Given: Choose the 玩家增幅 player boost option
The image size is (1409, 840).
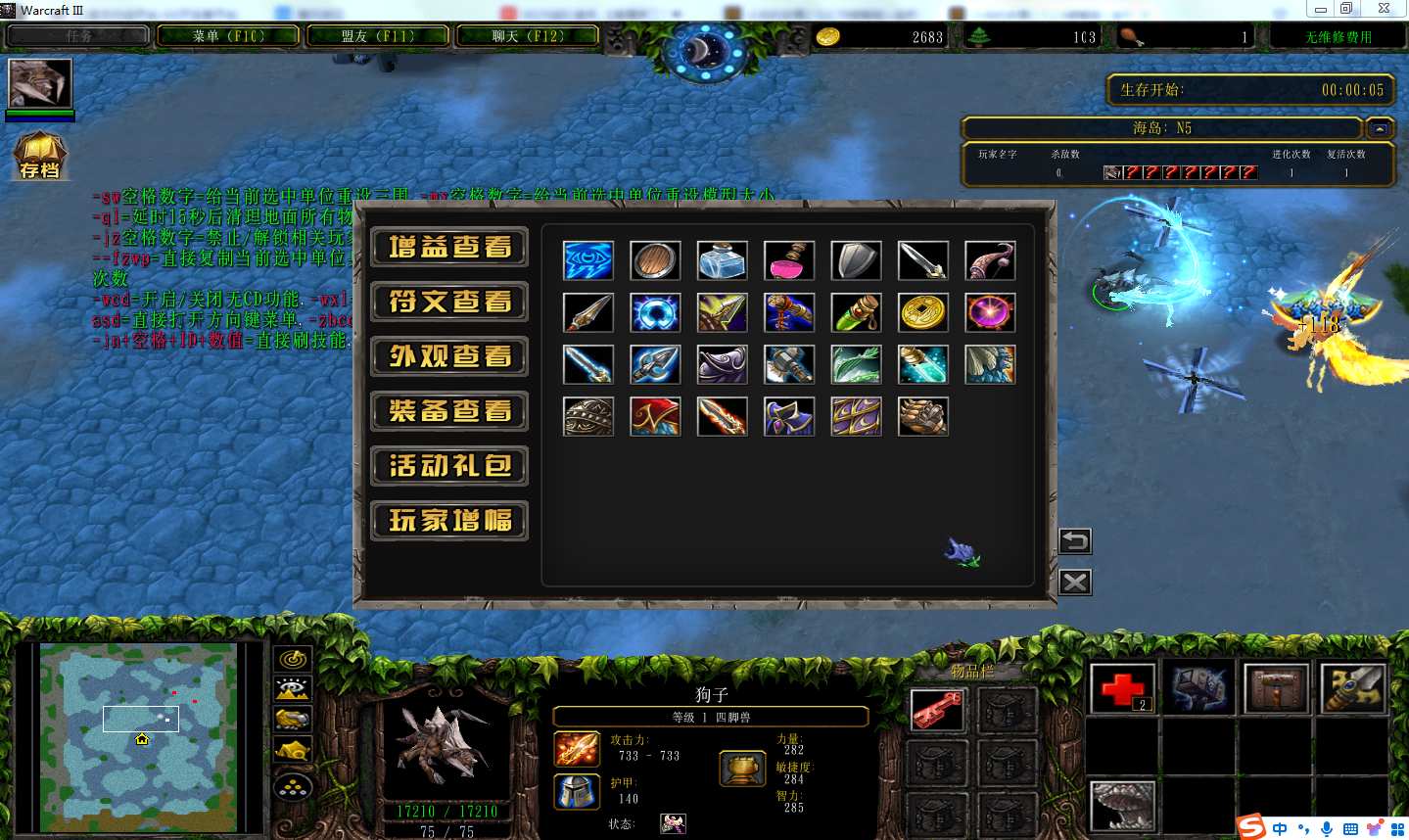Looking at the screenshot, I should click(449, 521).
